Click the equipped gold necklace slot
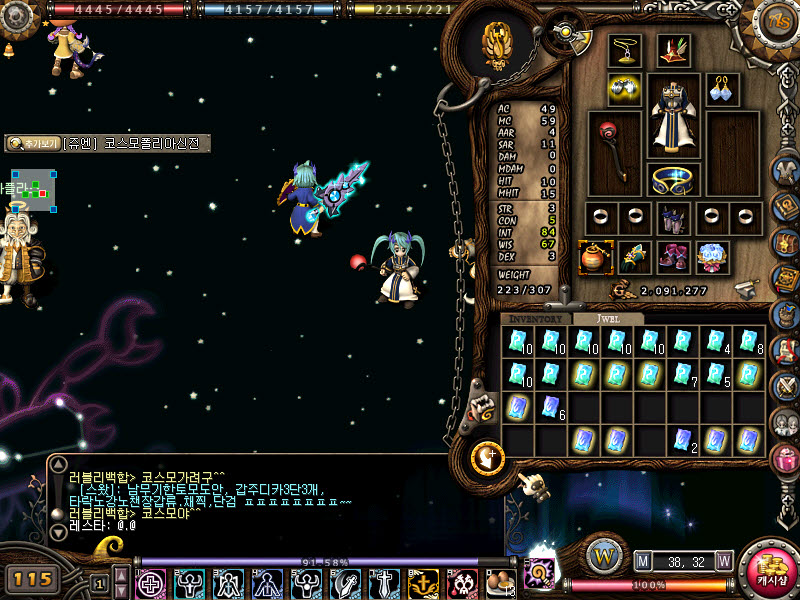The width and height of the screenshot is (800, 600). (625, 50)
